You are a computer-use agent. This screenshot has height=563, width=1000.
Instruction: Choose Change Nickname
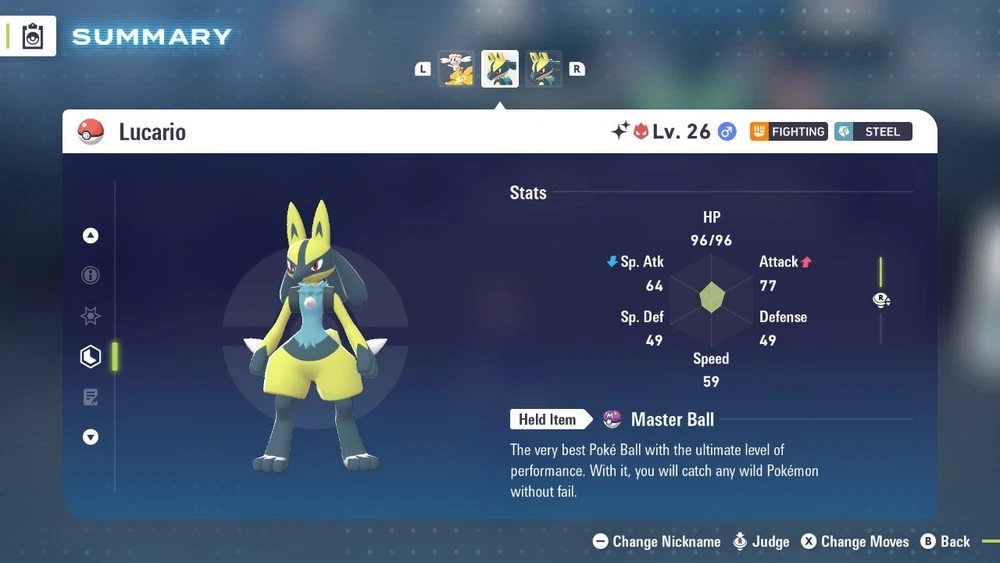[656, 541]
